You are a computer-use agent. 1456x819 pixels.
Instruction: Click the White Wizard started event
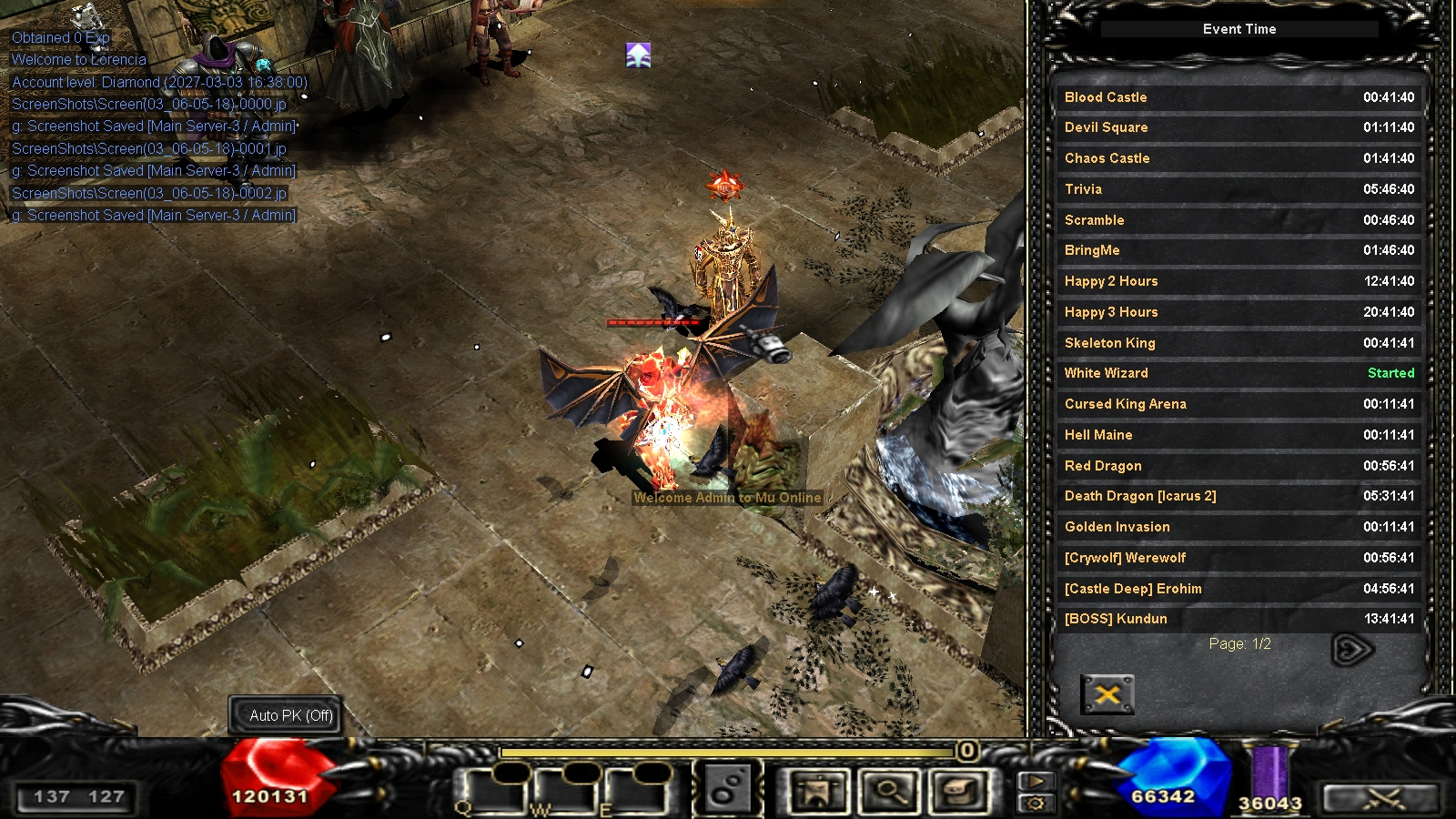(1239, 373)
